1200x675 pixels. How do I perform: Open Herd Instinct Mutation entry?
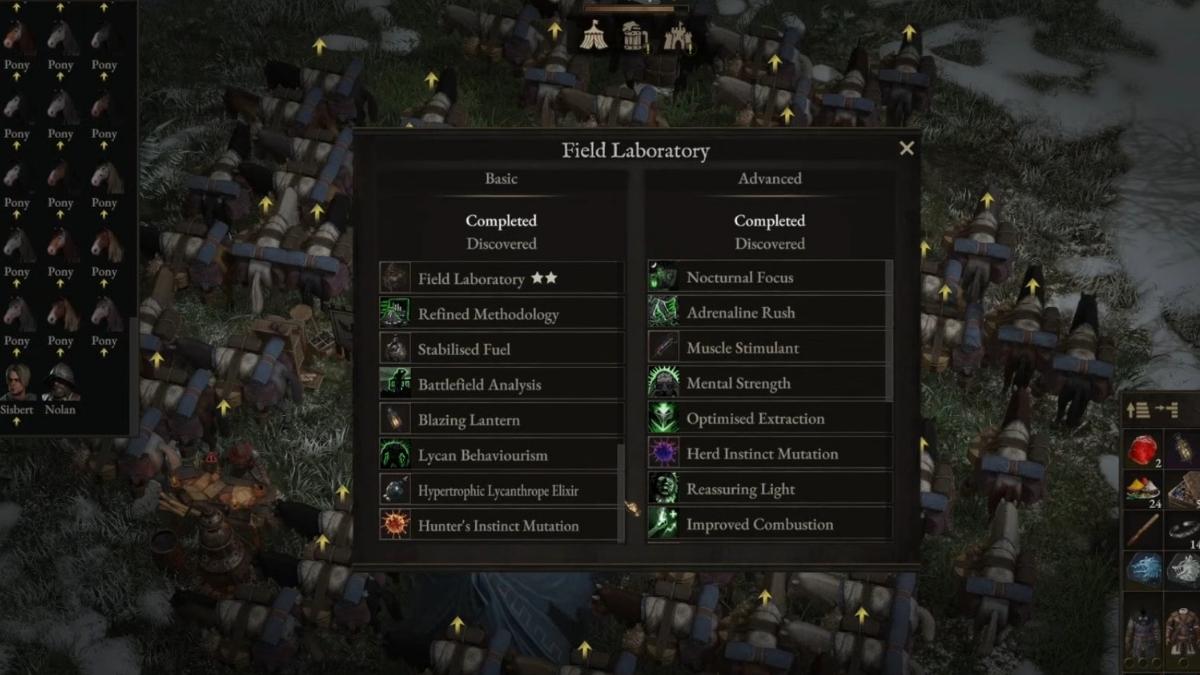pyautogui.click(x=767, y=454)
